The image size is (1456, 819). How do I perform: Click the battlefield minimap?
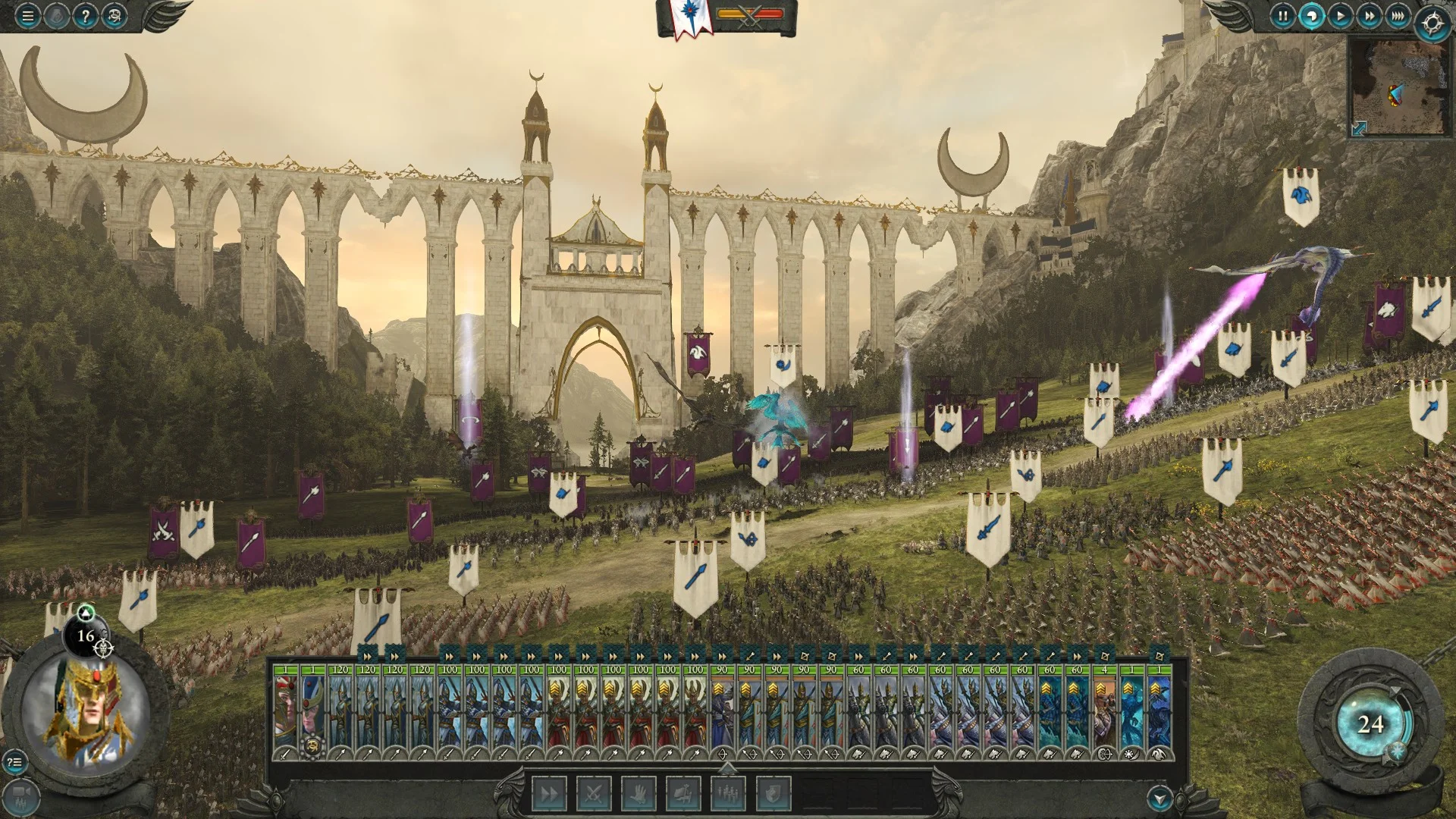[x=1399, y=87]
